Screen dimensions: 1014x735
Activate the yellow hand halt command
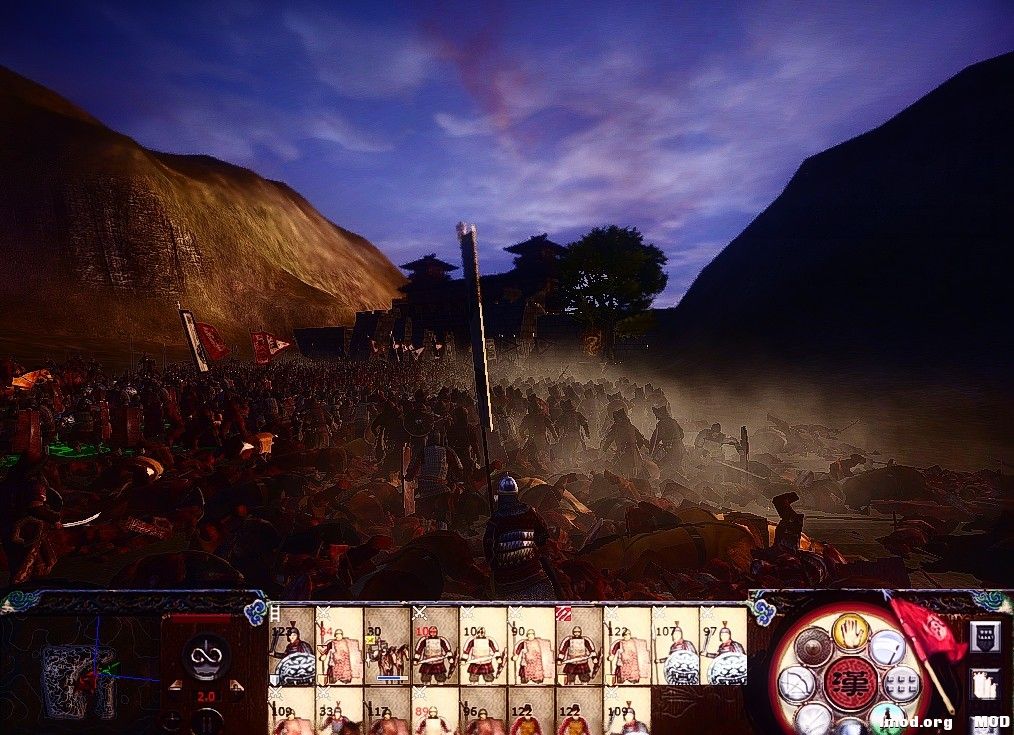point(850,631)
